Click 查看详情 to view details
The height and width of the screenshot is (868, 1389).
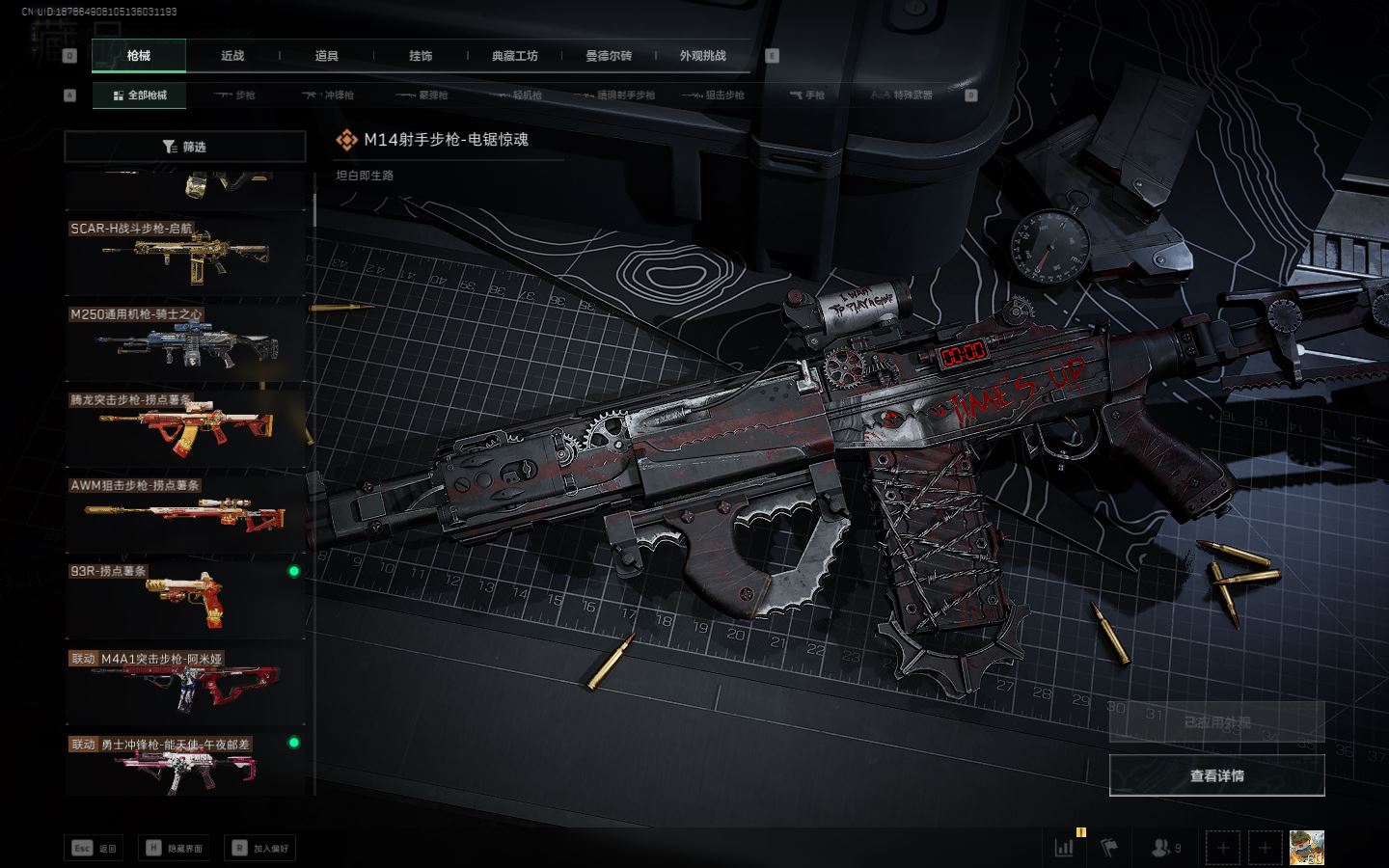1216,775
